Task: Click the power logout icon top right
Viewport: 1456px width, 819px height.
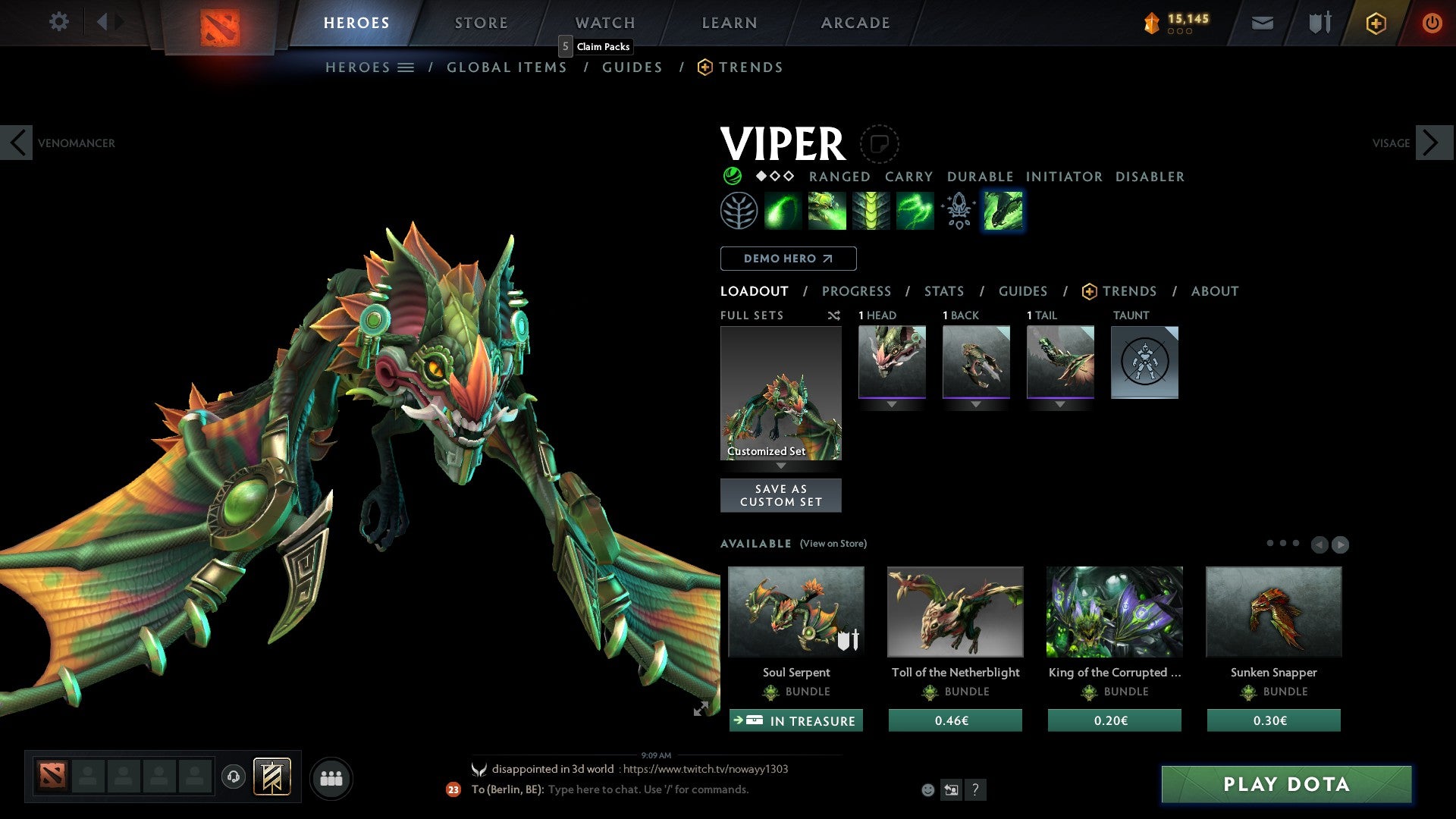Action: 1432,23
